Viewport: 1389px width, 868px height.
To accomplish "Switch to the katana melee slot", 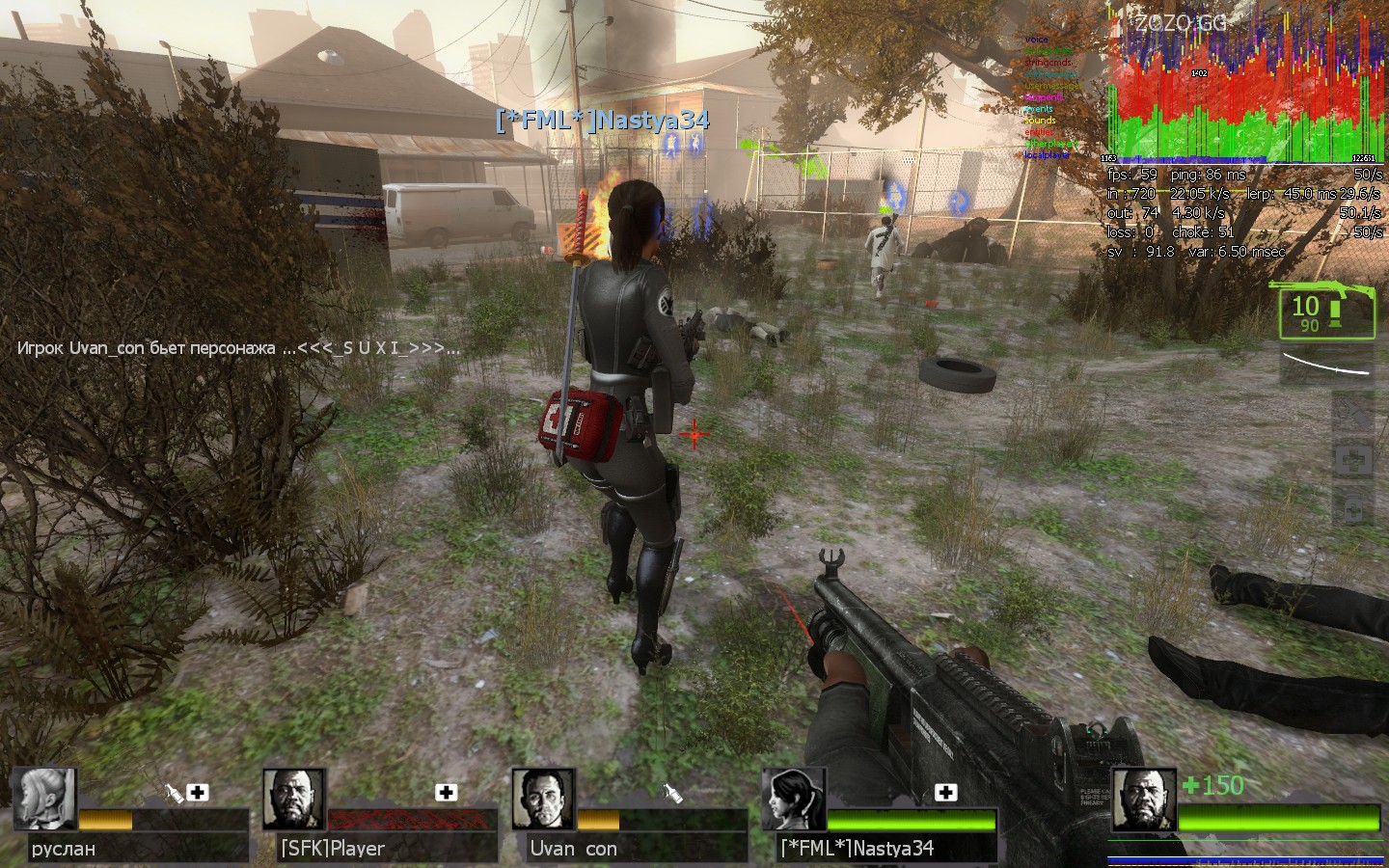I will point(1327,366).
